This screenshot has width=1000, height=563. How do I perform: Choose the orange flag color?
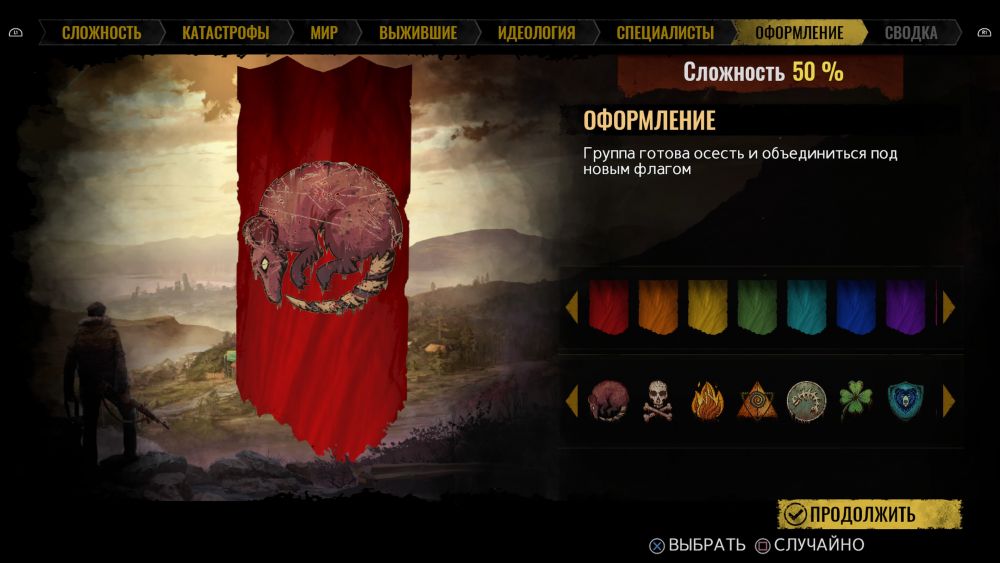point(657,306)
